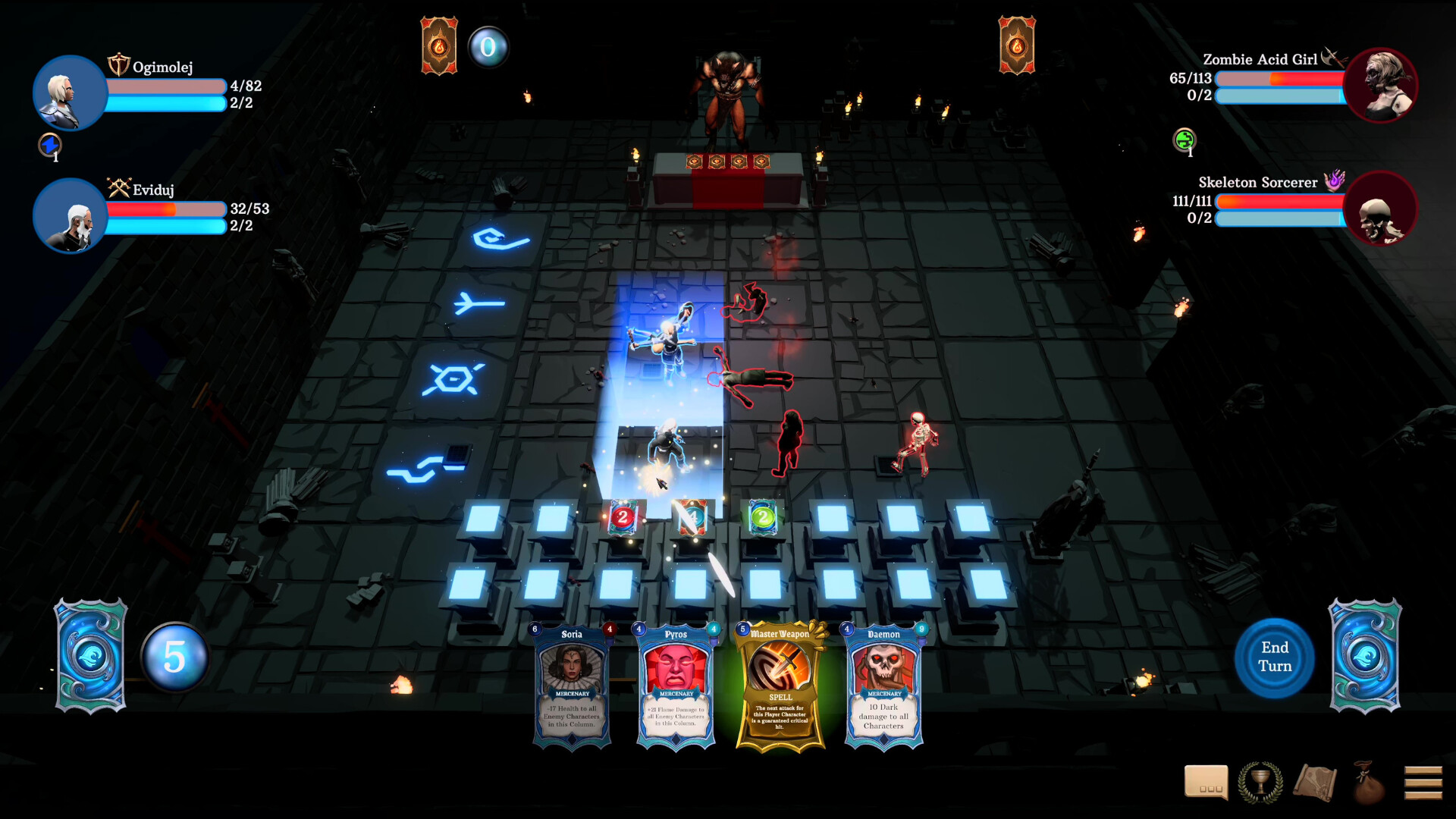Click the Skeleton Sorcerer's purple flame icon
Image resolution: width=1456 pixels, height=819 pixels.
tap(1335, 178)
